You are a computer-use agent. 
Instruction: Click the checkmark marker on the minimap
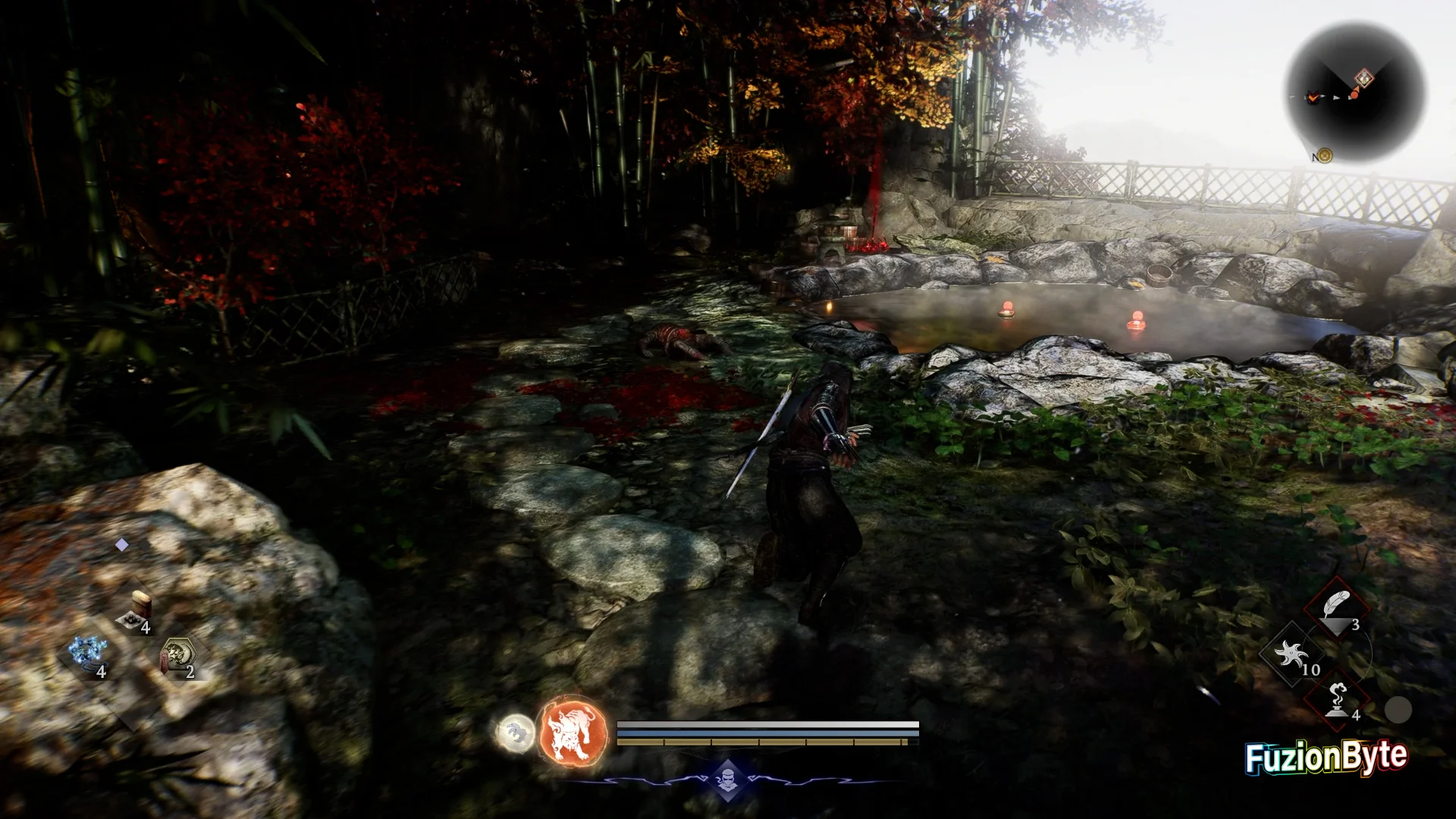1311,97
